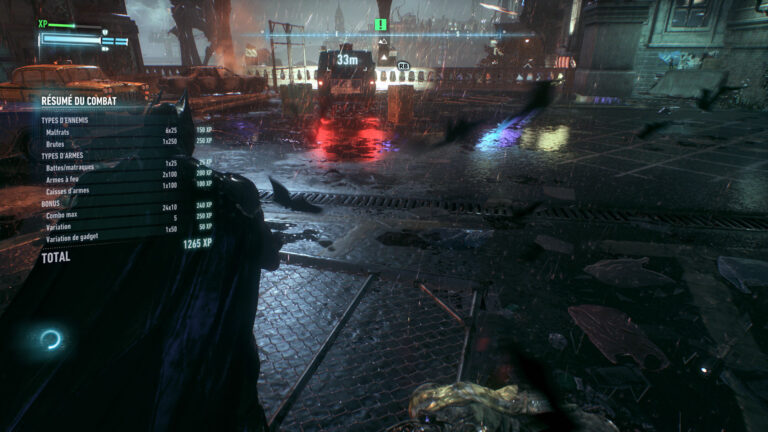Click the green exclamation objective marker
The width and height of the screenshot is (768, 432).
[380, 24]
